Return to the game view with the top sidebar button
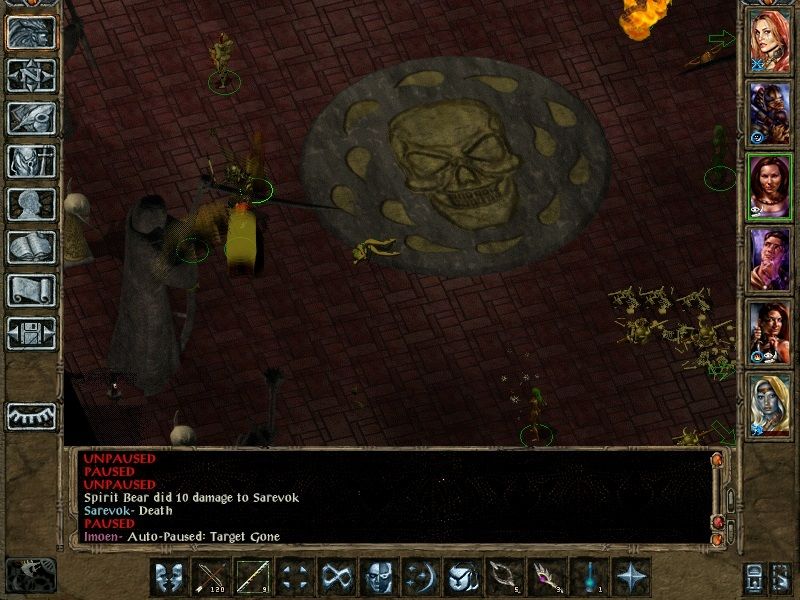Image resolution: width=800 pixels, height=600 pixels. point(31,32)
